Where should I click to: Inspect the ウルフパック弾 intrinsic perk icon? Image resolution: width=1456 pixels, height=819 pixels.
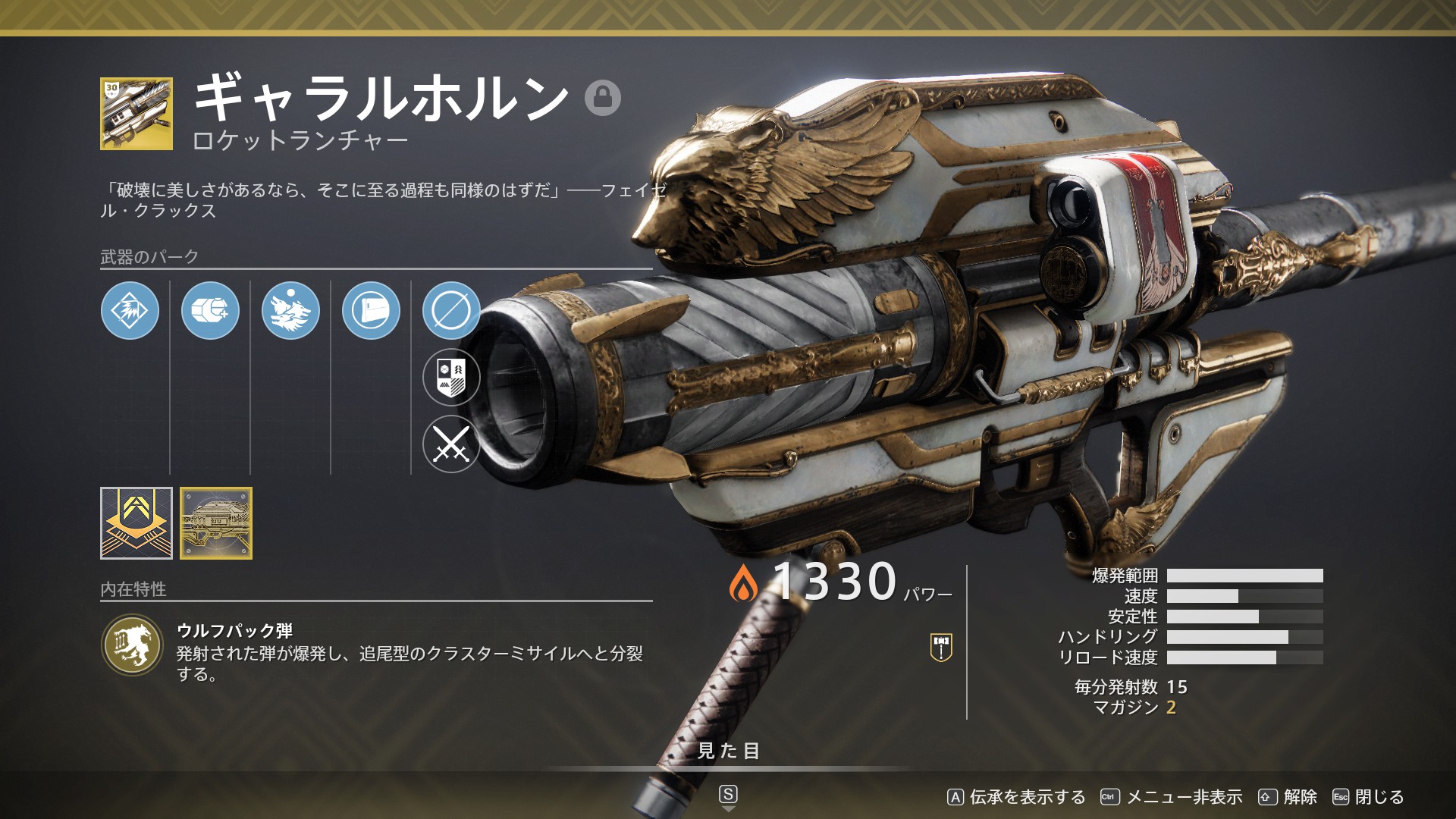click(133, 645)
